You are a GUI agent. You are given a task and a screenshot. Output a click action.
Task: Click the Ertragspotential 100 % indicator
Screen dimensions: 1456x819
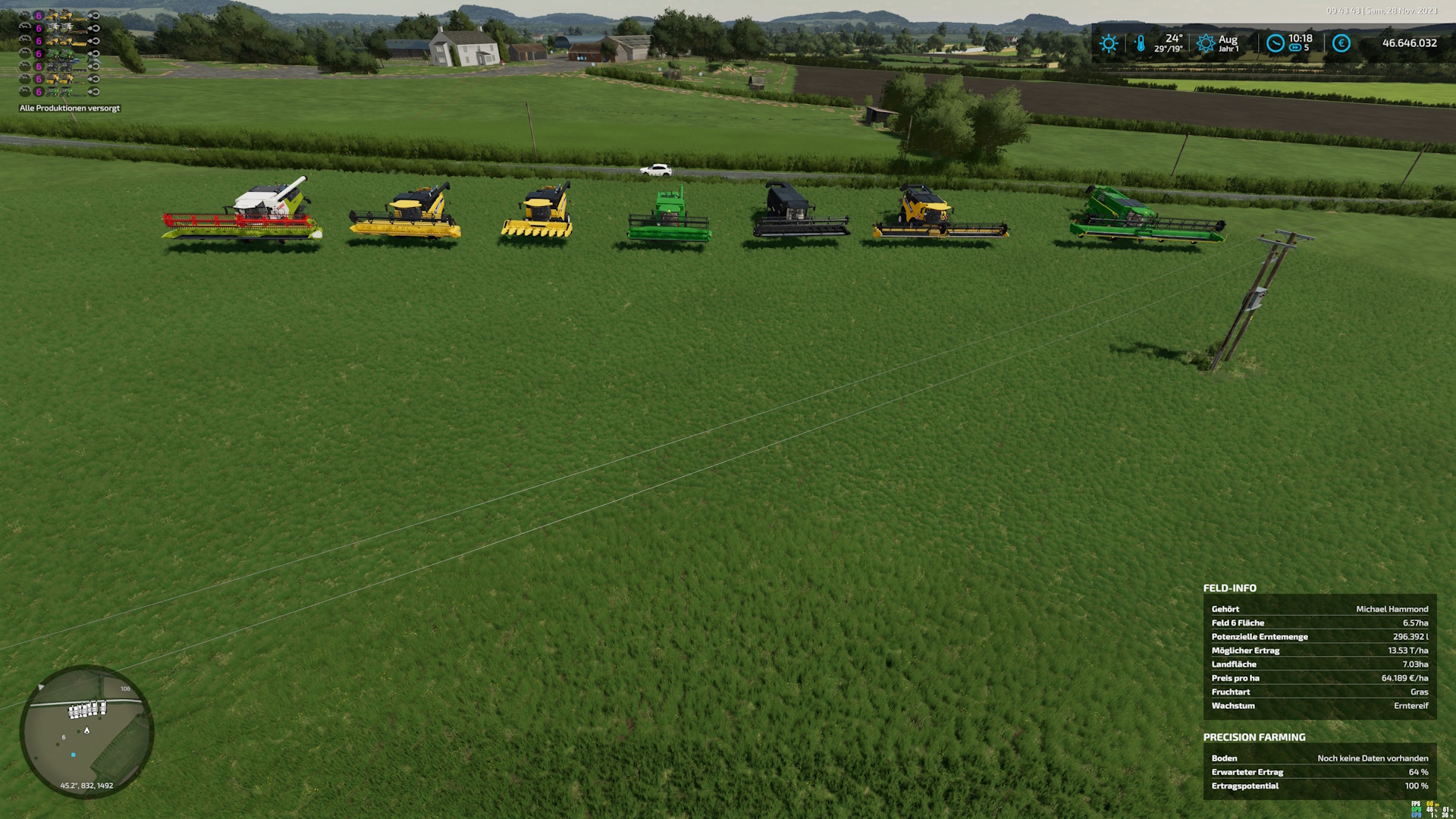tap(1318, 786)
